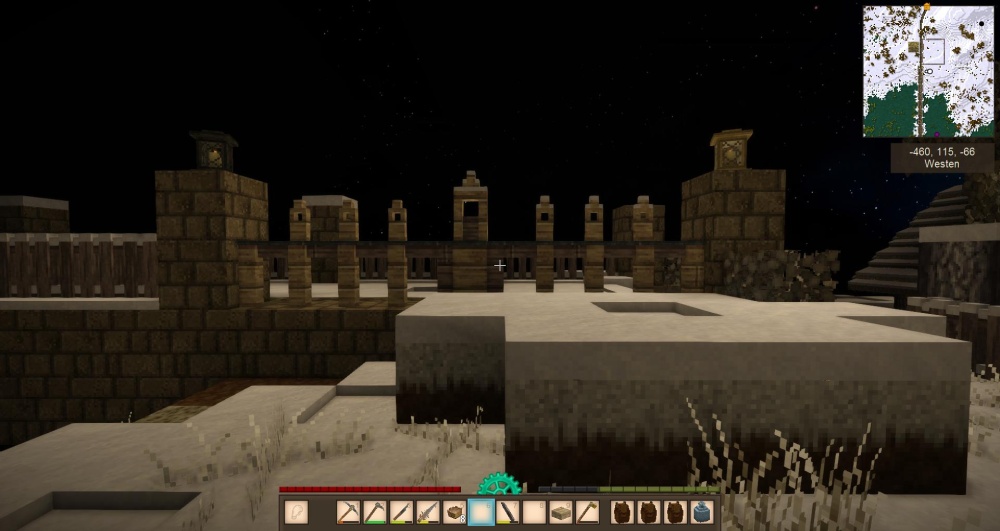Choose the stone slab block slot
This screenshot has width=1000, height=531.
[x=561, y=512]
